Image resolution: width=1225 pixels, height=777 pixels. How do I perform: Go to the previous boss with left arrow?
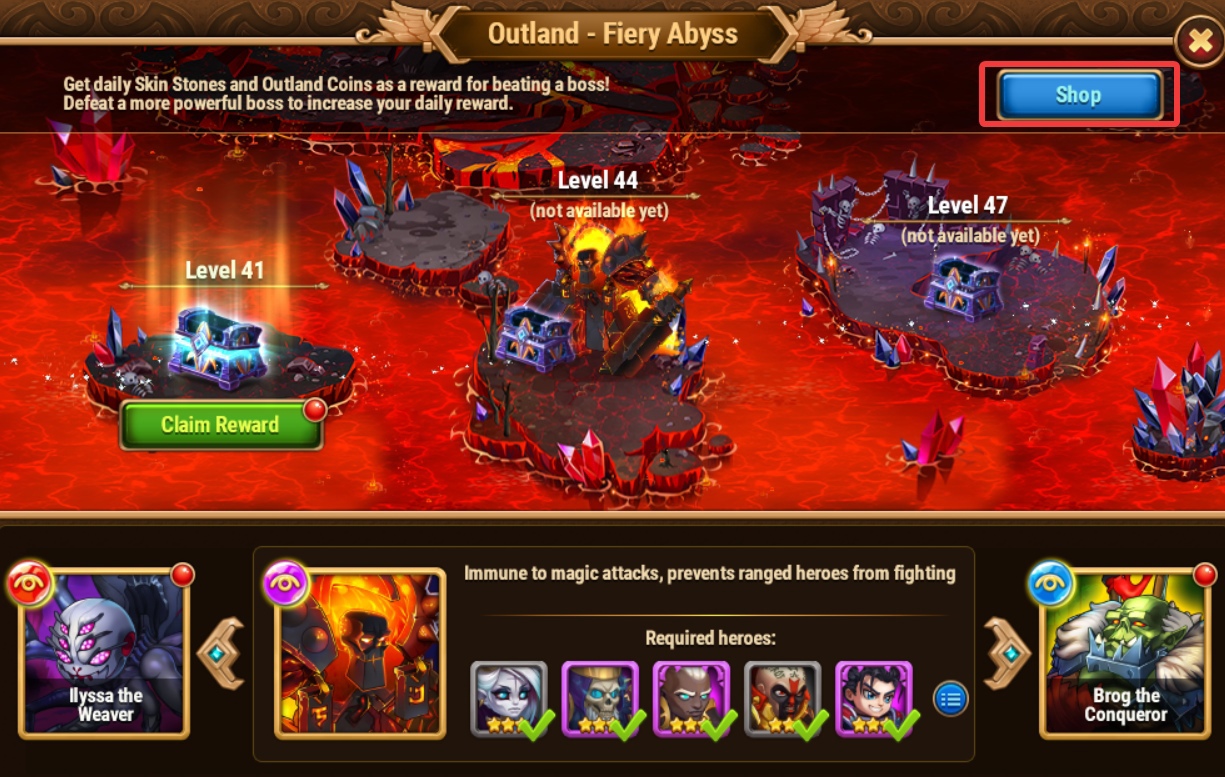221,653
